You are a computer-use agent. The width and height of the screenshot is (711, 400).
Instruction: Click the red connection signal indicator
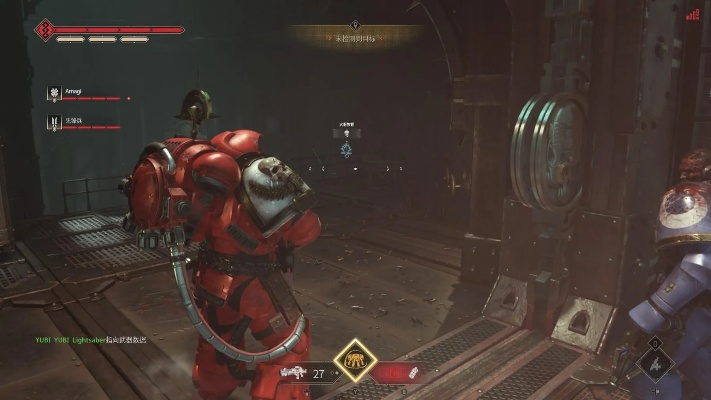[x=692, y=14]
